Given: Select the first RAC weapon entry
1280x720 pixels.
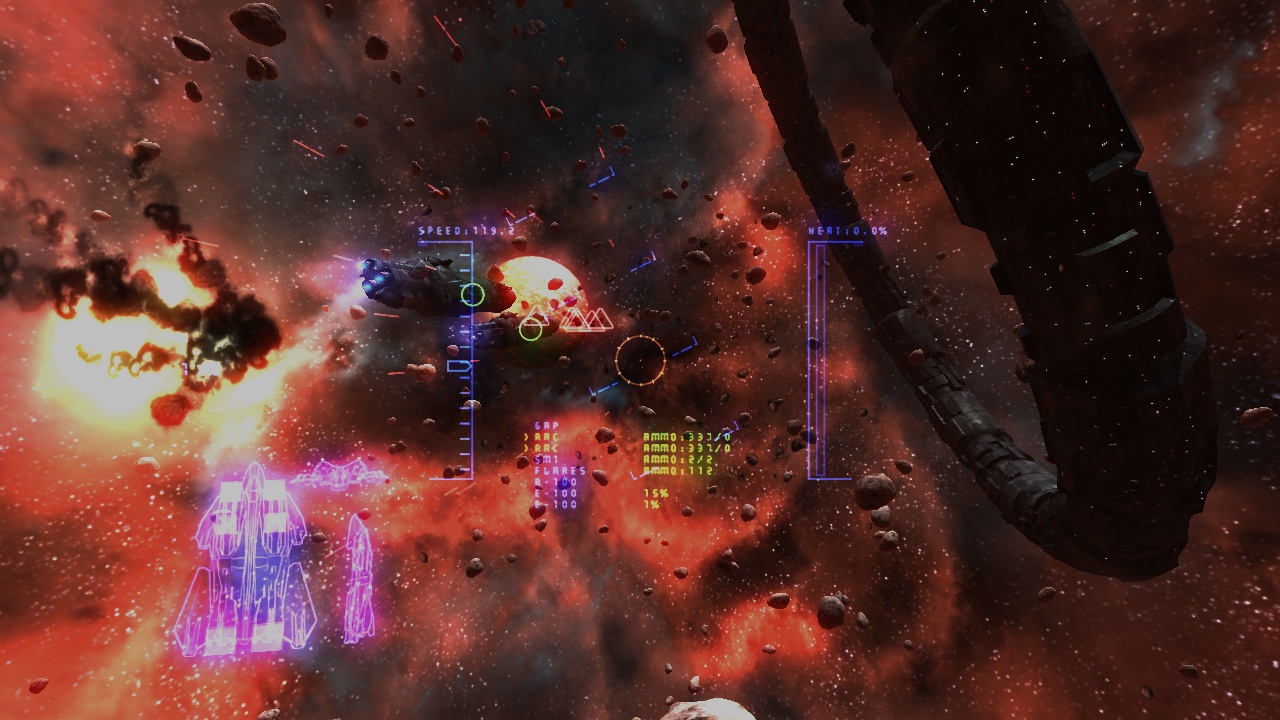Looking at the screenshot, I should 545,437.
